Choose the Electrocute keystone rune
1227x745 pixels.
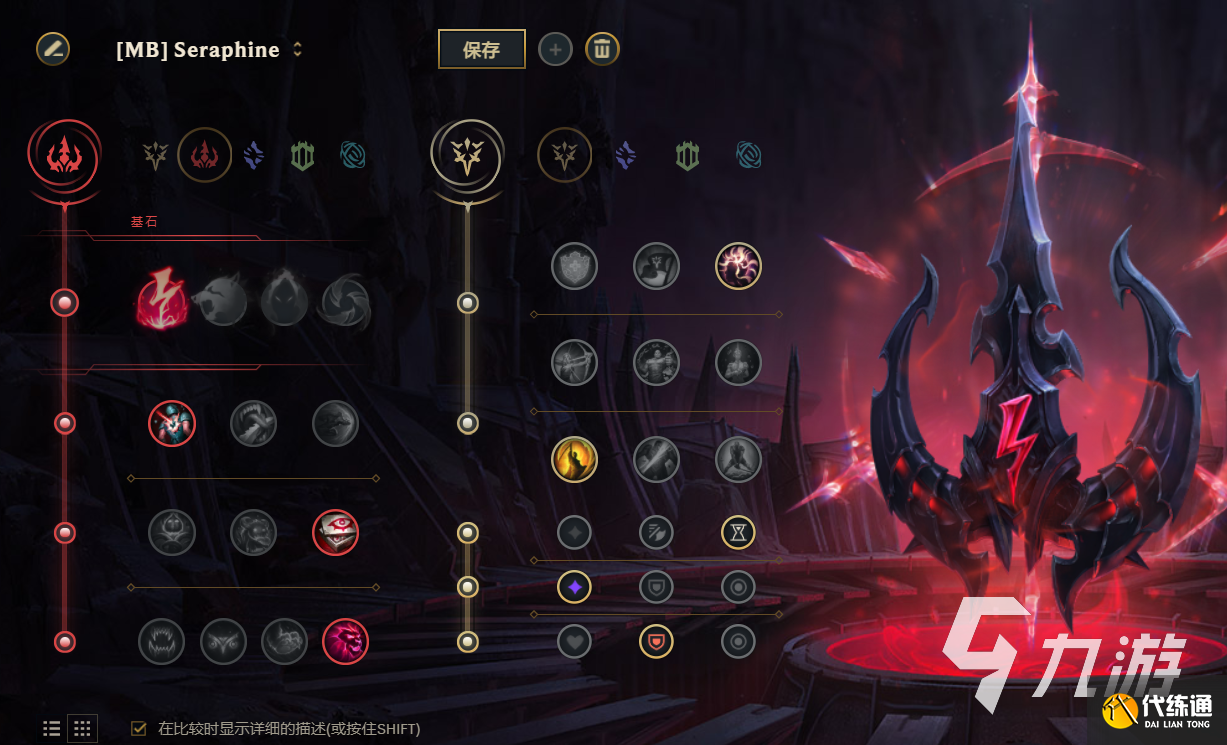160,300
